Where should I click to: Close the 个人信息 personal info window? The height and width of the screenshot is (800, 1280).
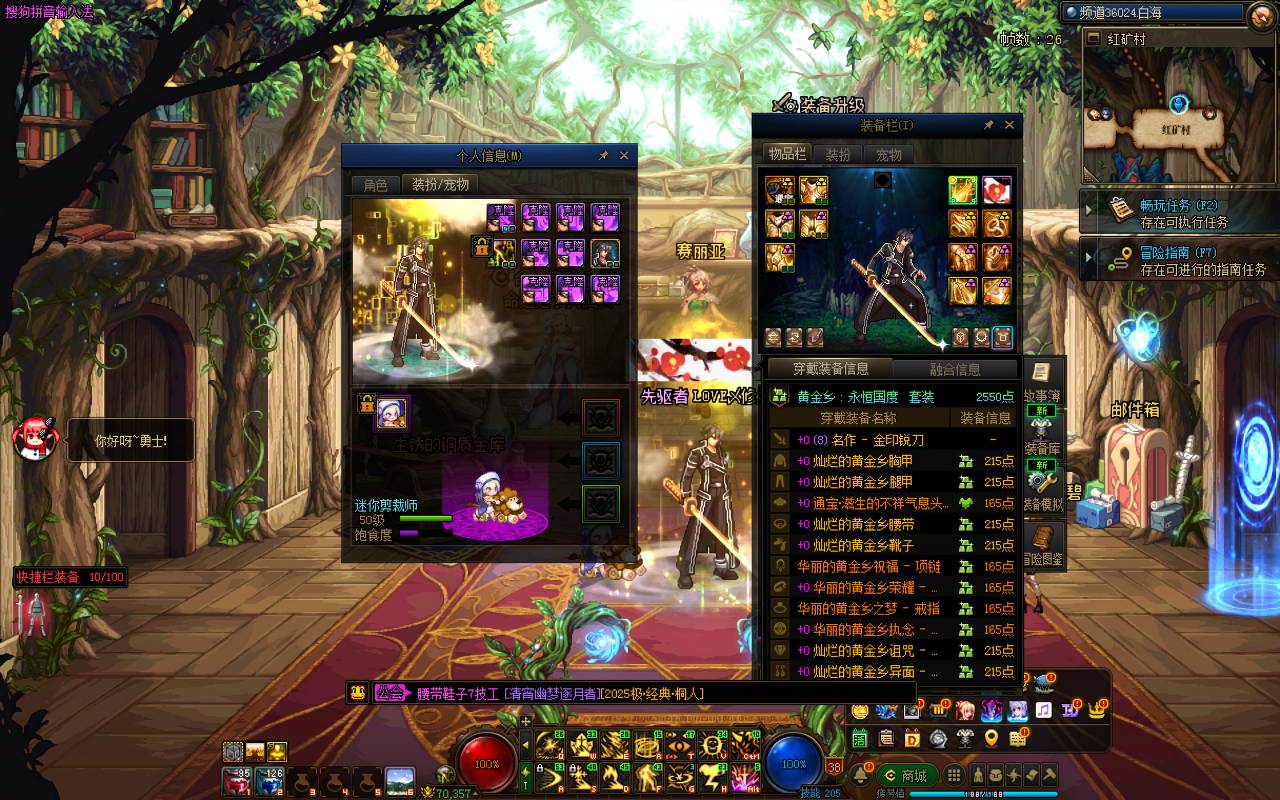point(624,156)
